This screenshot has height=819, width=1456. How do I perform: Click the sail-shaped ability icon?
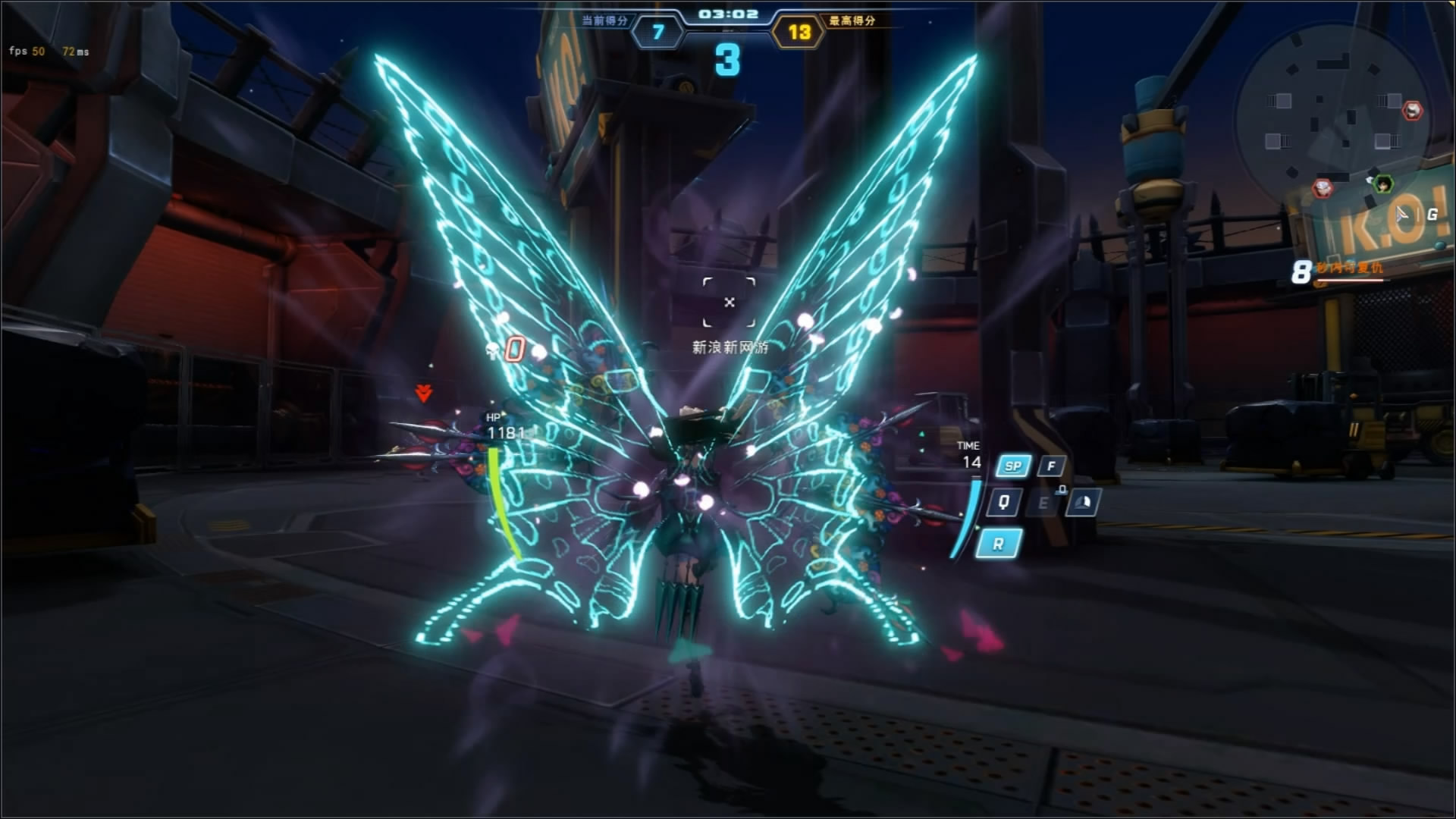tap(1082, 503)
